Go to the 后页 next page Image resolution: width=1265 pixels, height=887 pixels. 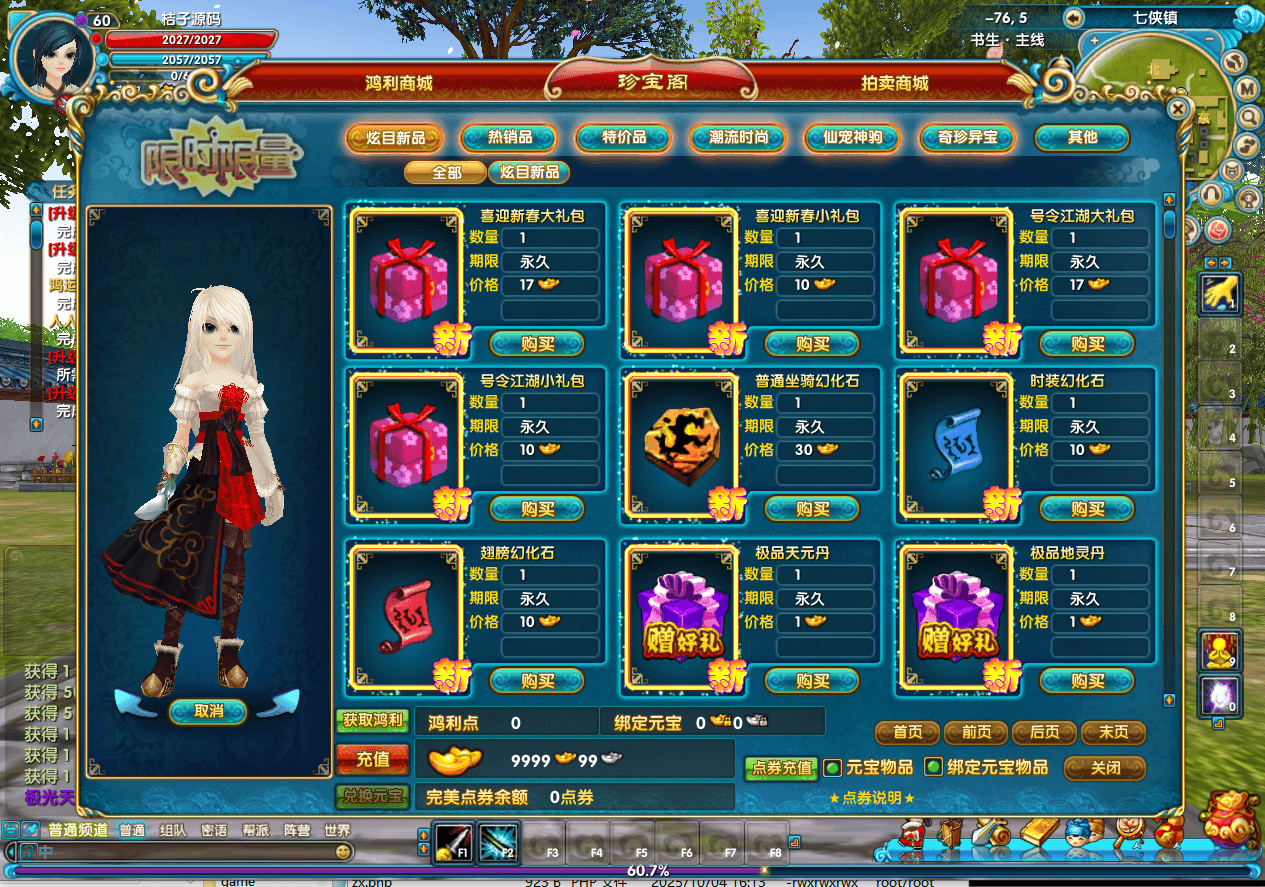click(1044, 733)
